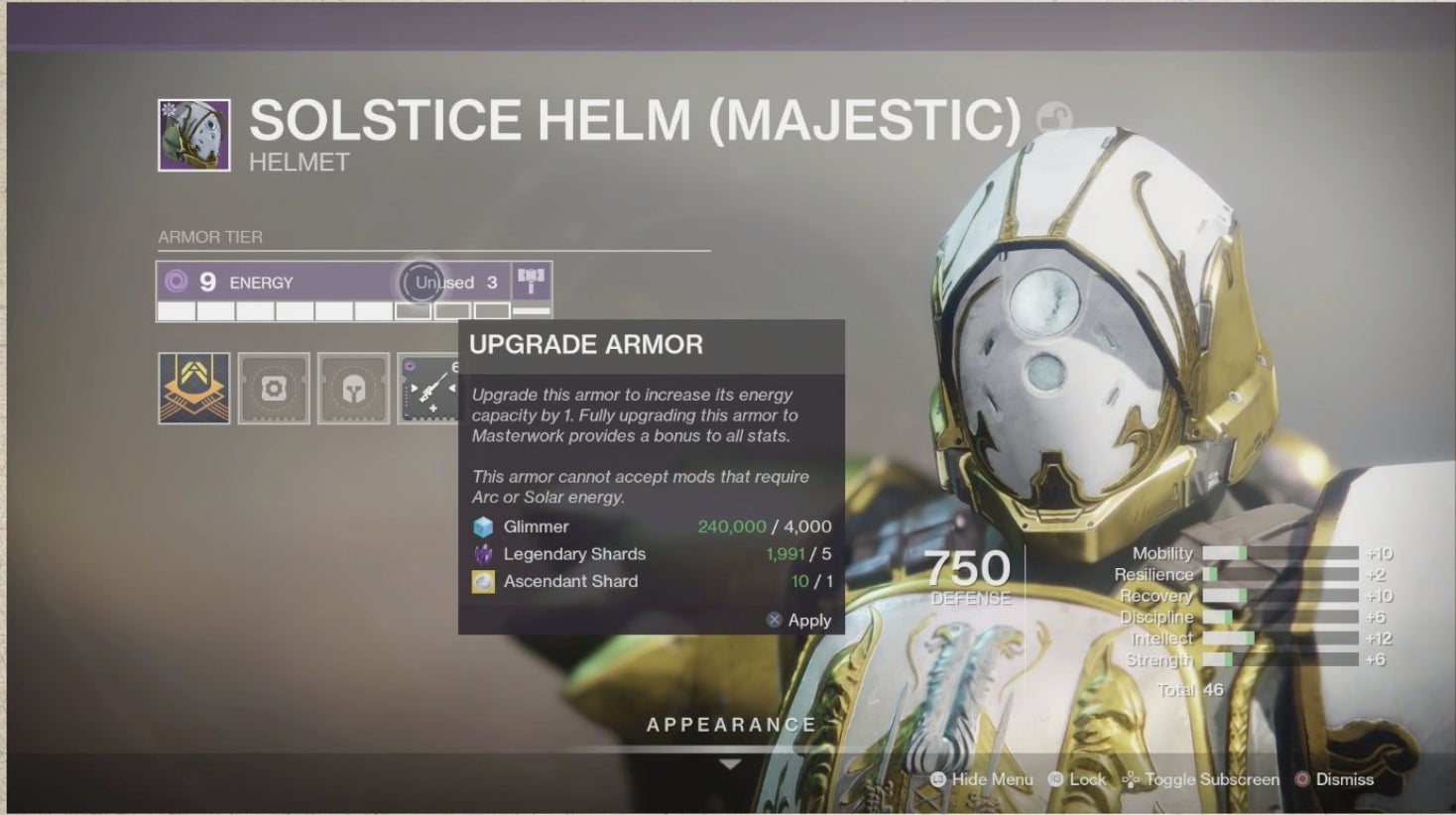Viewport: 1456px width, 815px height.
Task: Select the sniper rifle mod socket
Action: (427, 389)
